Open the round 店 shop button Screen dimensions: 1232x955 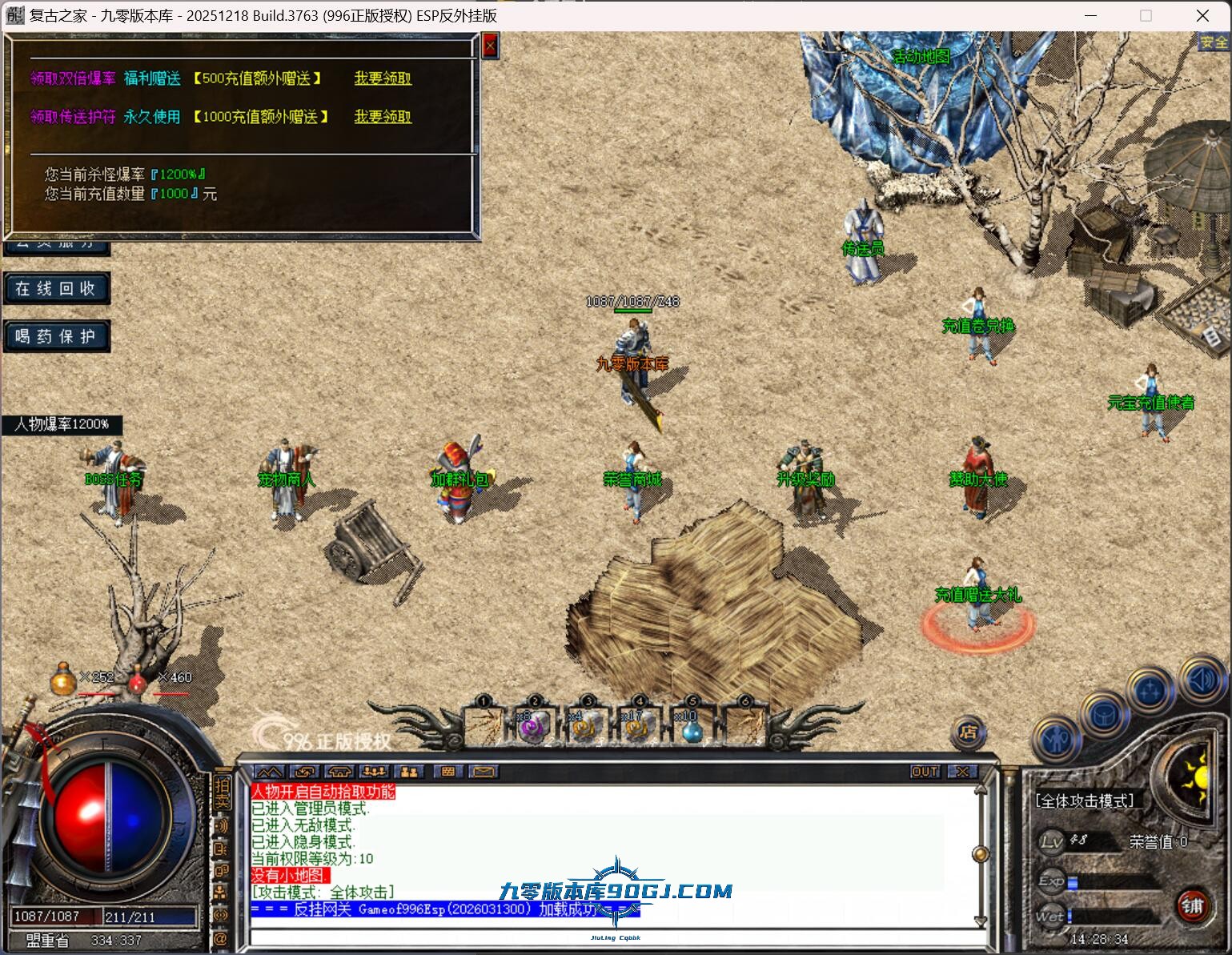point(968,730)
